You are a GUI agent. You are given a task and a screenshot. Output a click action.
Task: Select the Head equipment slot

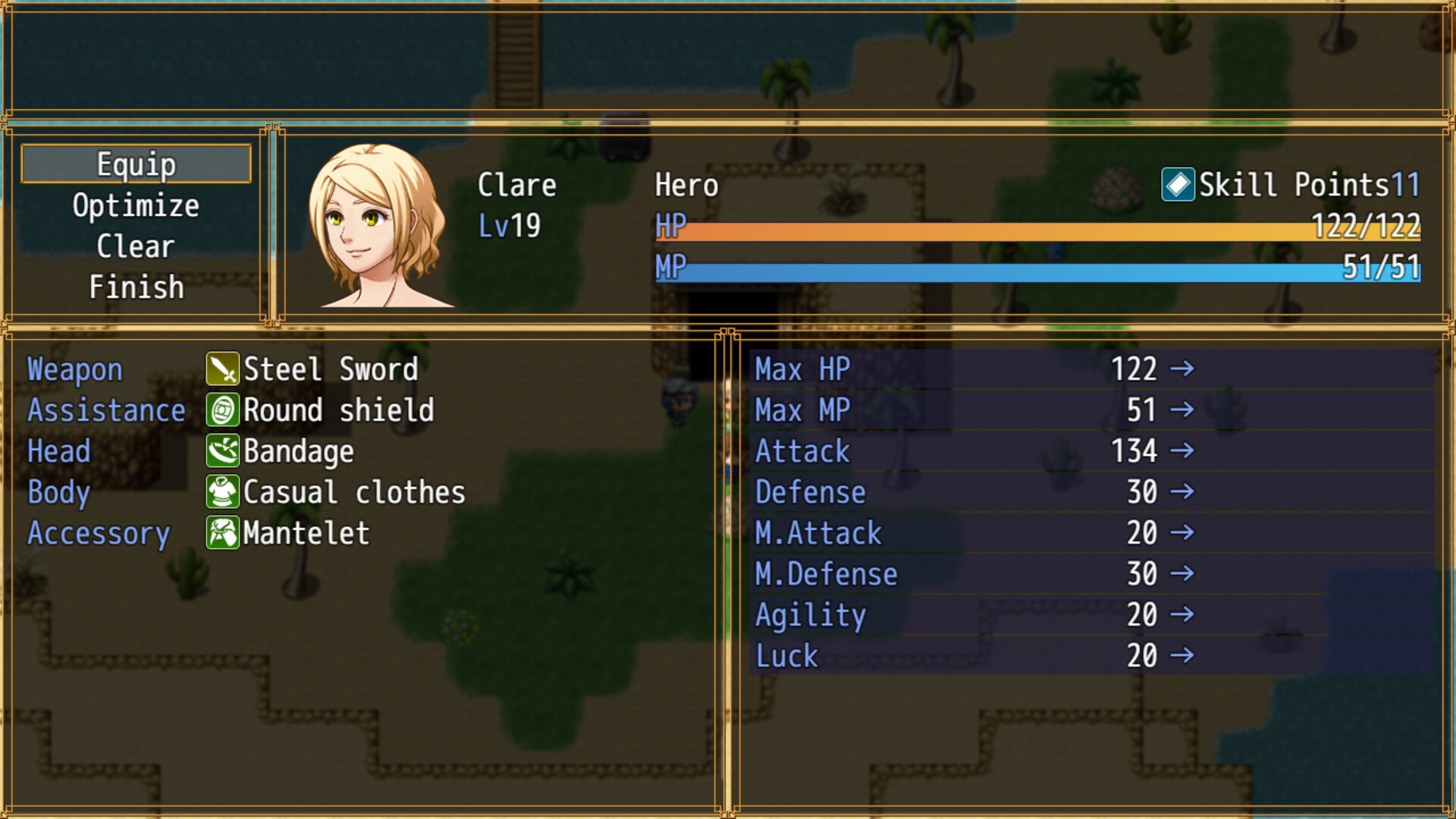coord(58,451)
